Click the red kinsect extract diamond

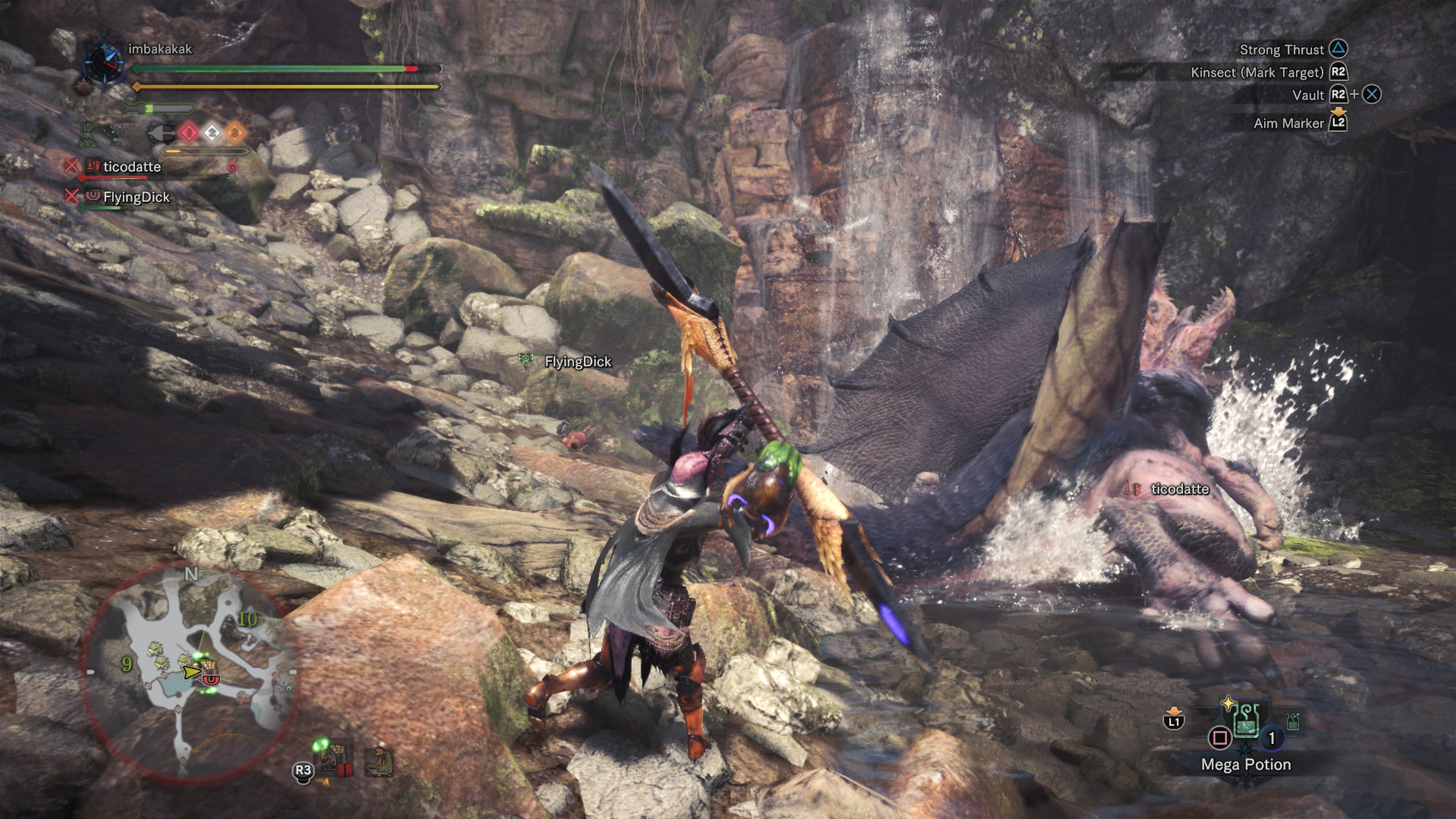coord(189,133)
